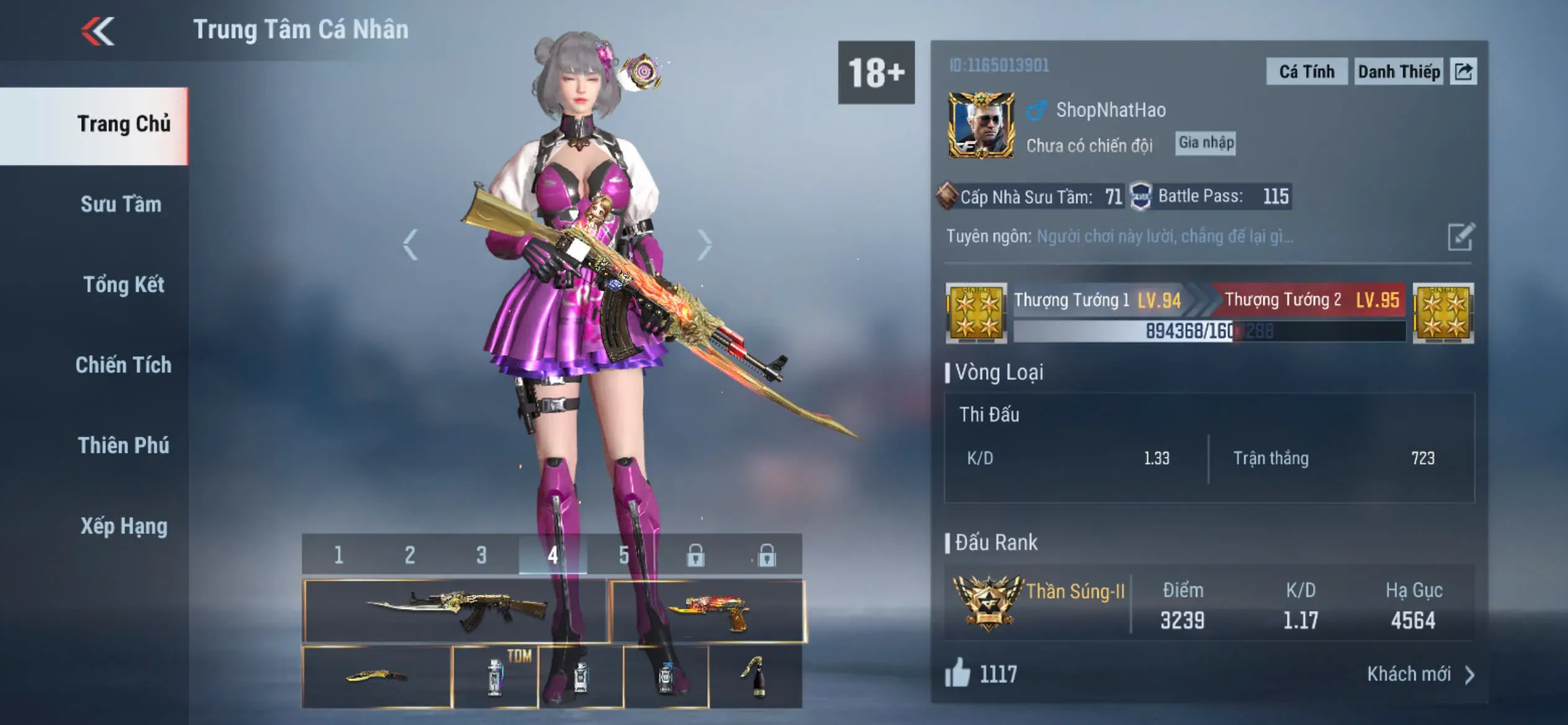This screenshot has height=725, width=1568.
Task: Switch to the Tổng Kết tab
Action: coord(123,285)
